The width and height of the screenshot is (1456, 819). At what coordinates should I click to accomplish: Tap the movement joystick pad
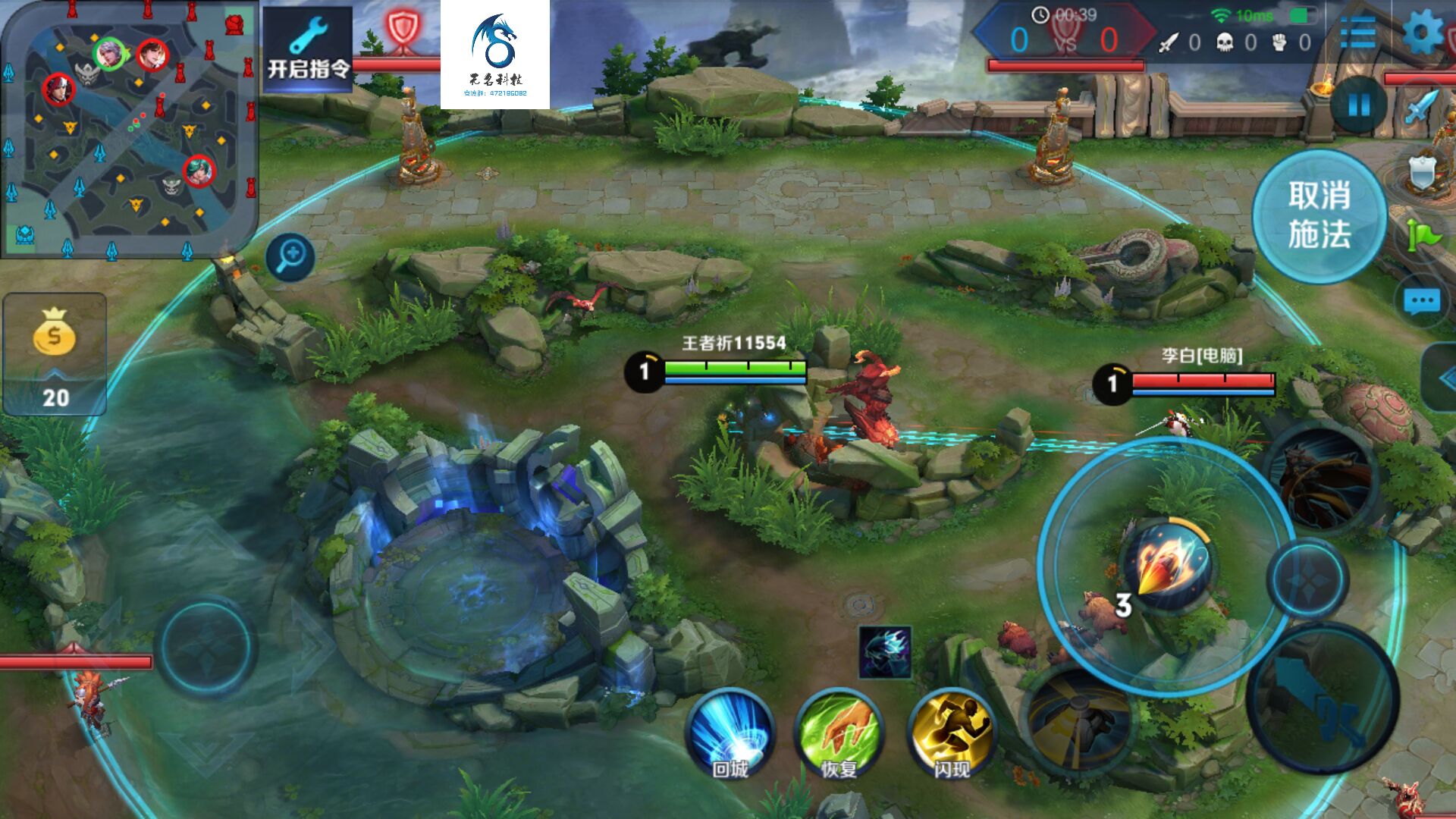[206, 645]
